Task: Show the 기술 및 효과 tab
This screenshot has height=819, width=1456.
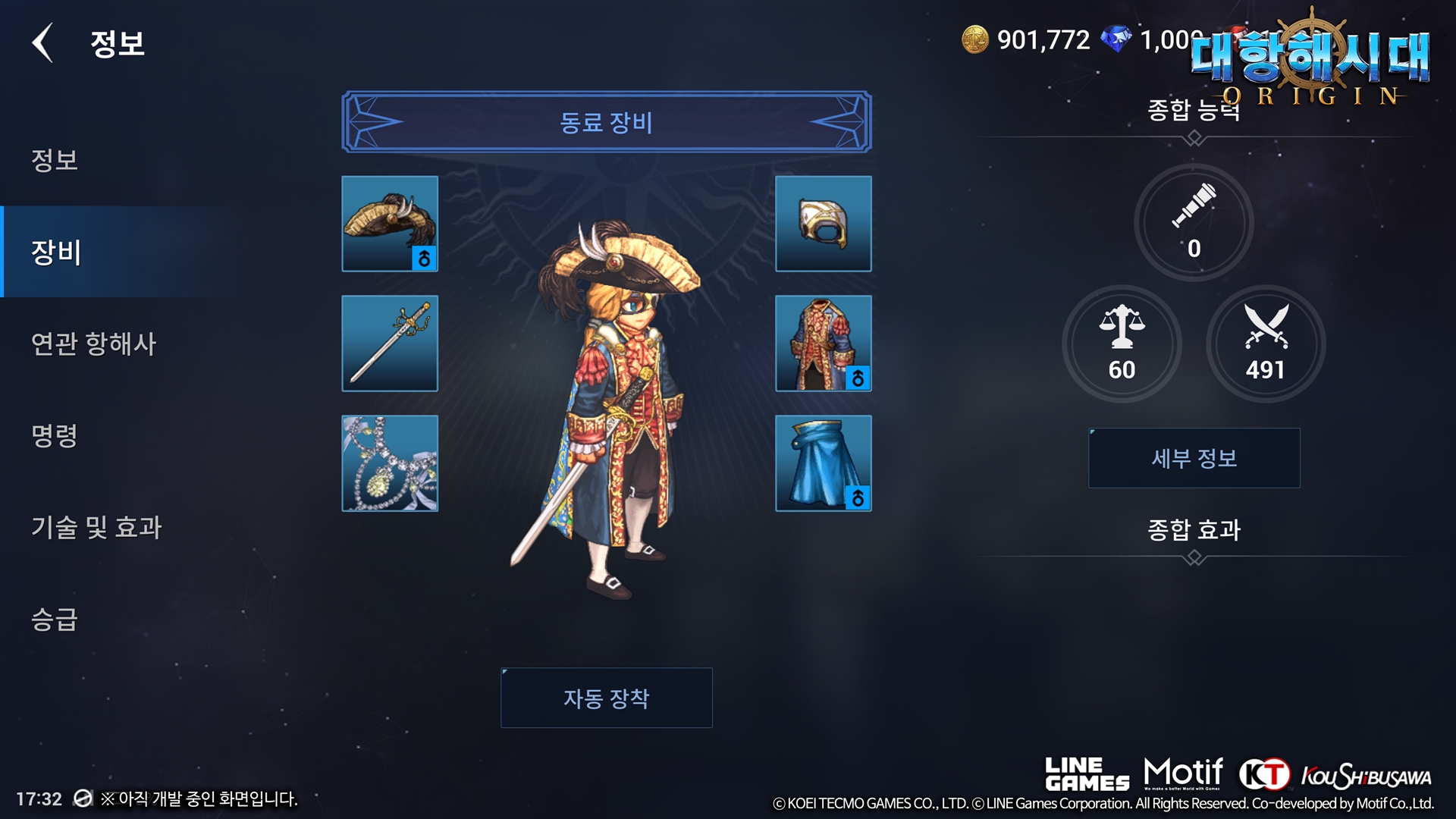Action: pos(96,527)
